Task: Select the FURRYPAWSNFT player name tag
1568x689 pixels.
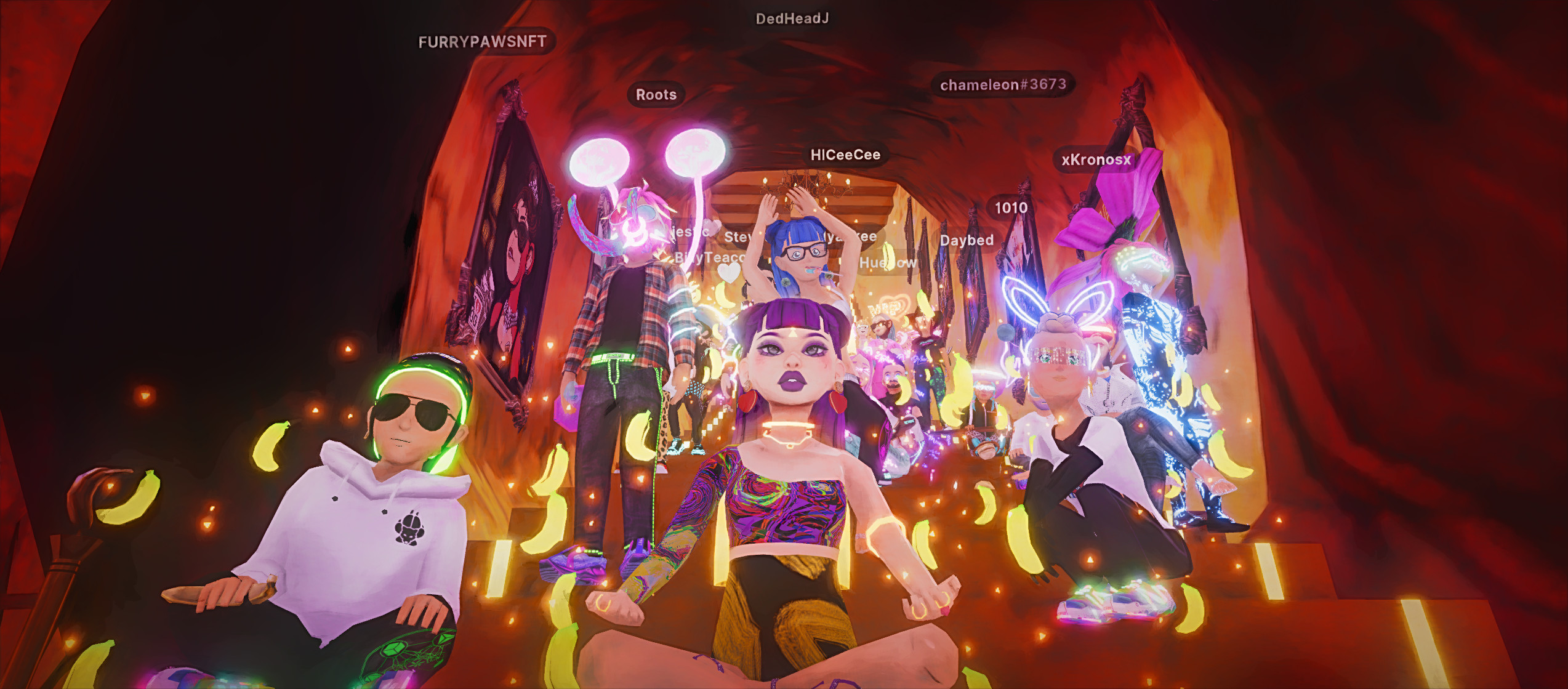Action: click(x=482, y=42)
